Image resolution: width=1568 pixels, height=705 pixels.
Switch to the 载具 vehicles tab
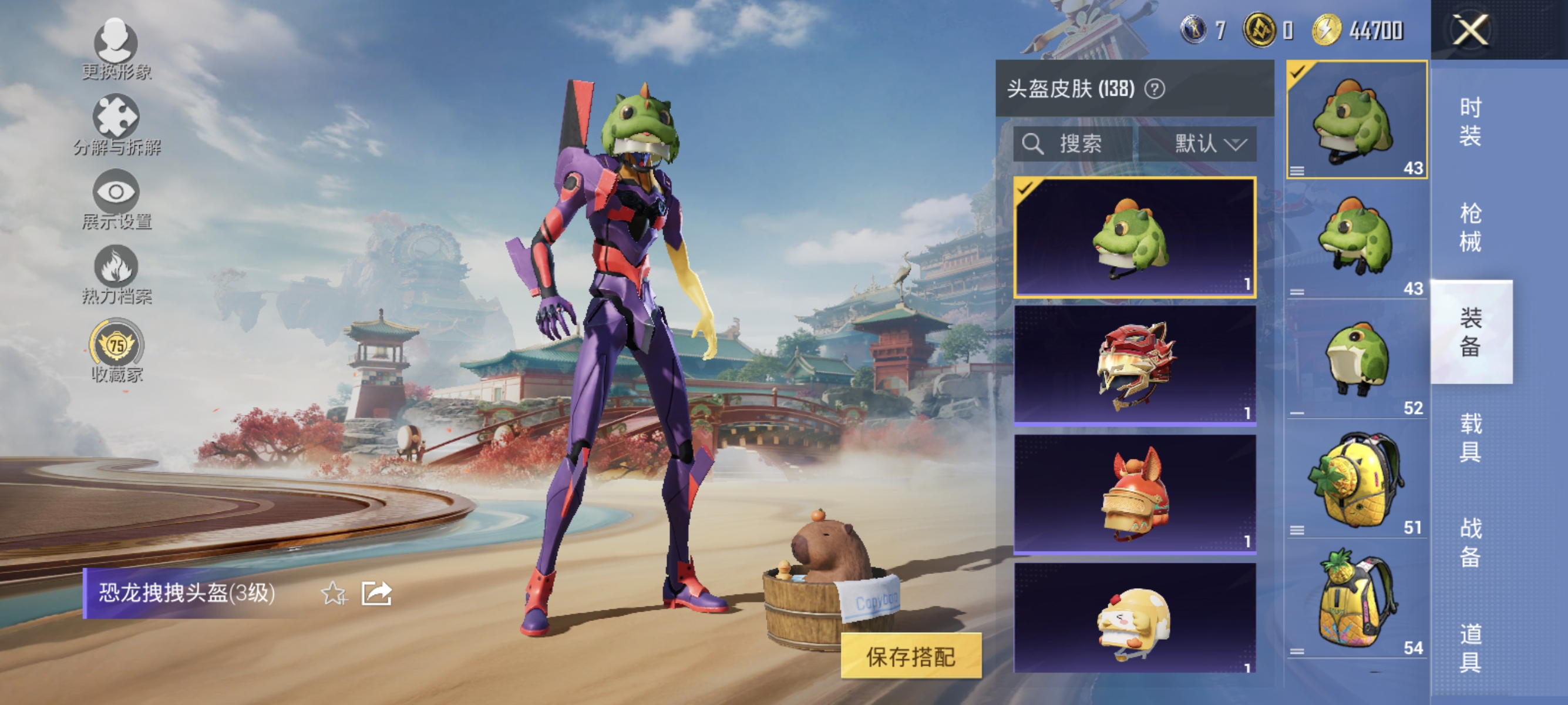pyautogui.click(x=1472, y=438)
